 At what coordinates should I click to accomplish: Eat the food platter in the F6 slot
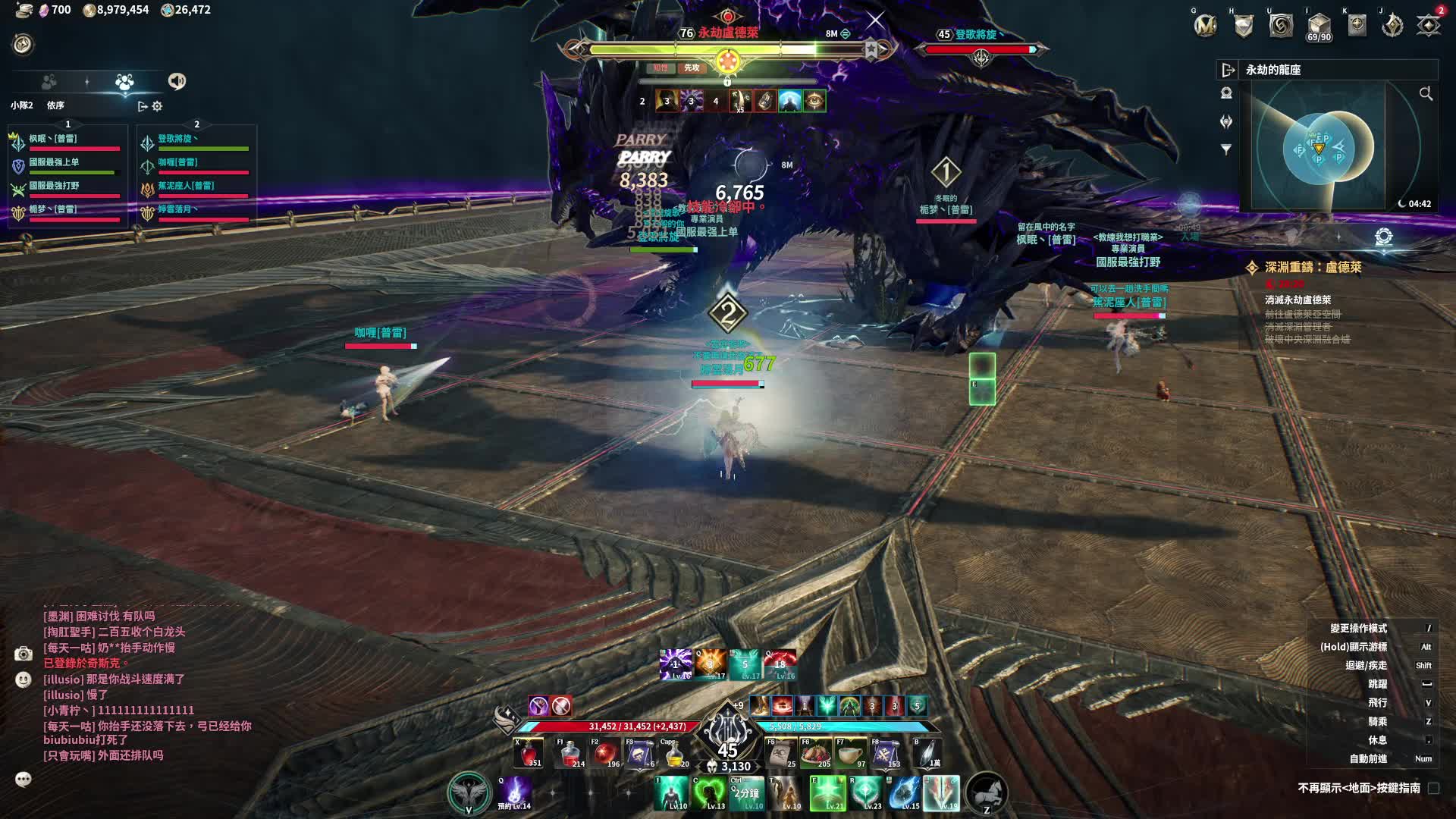pos(815,753)
